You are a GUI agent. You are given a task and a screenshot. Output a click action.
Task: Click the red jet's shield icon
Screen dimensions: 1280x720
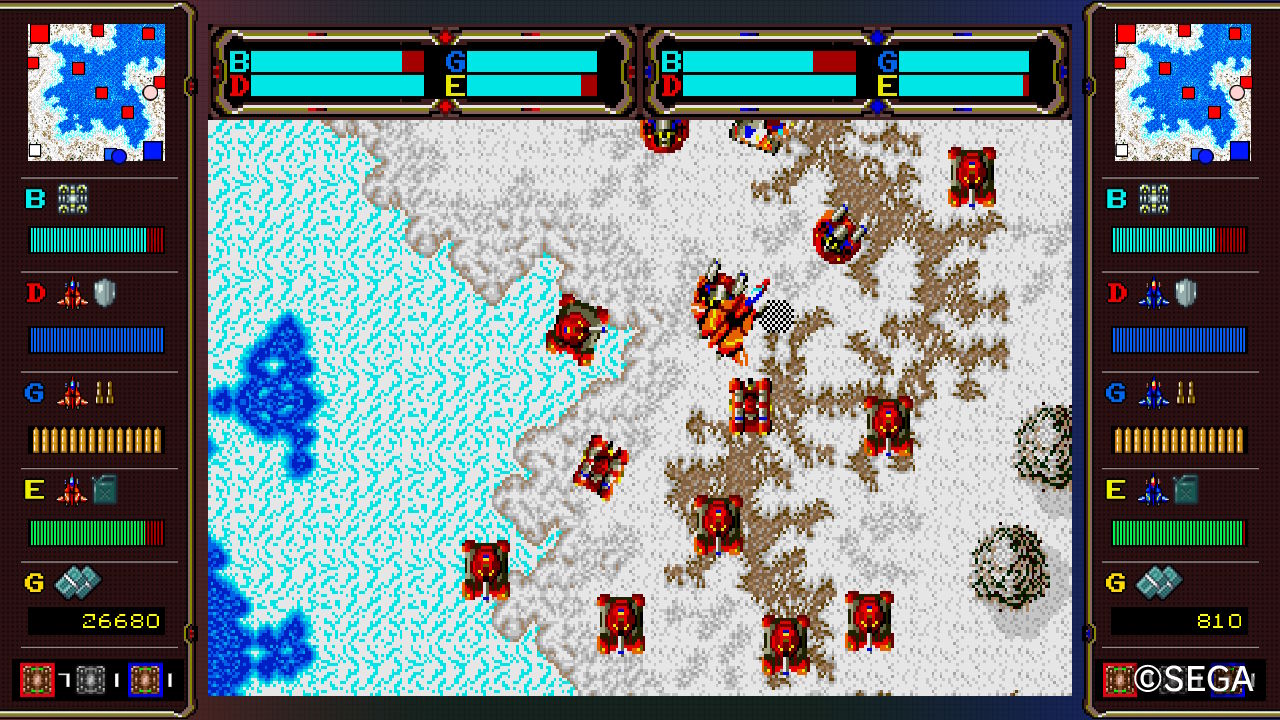pyautogui.click(x=105, y=293)
